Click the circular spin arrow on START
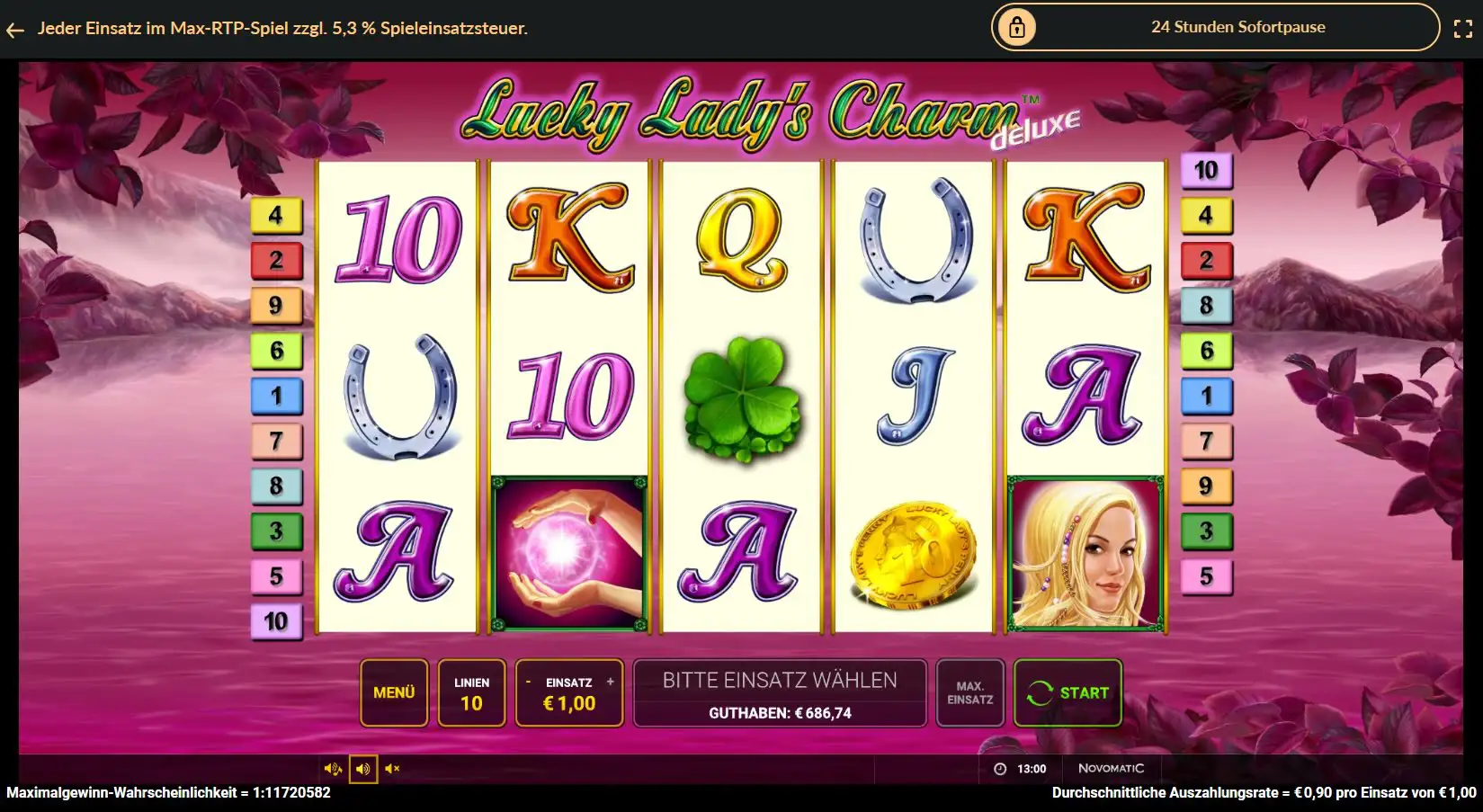 coord(1041,692)
